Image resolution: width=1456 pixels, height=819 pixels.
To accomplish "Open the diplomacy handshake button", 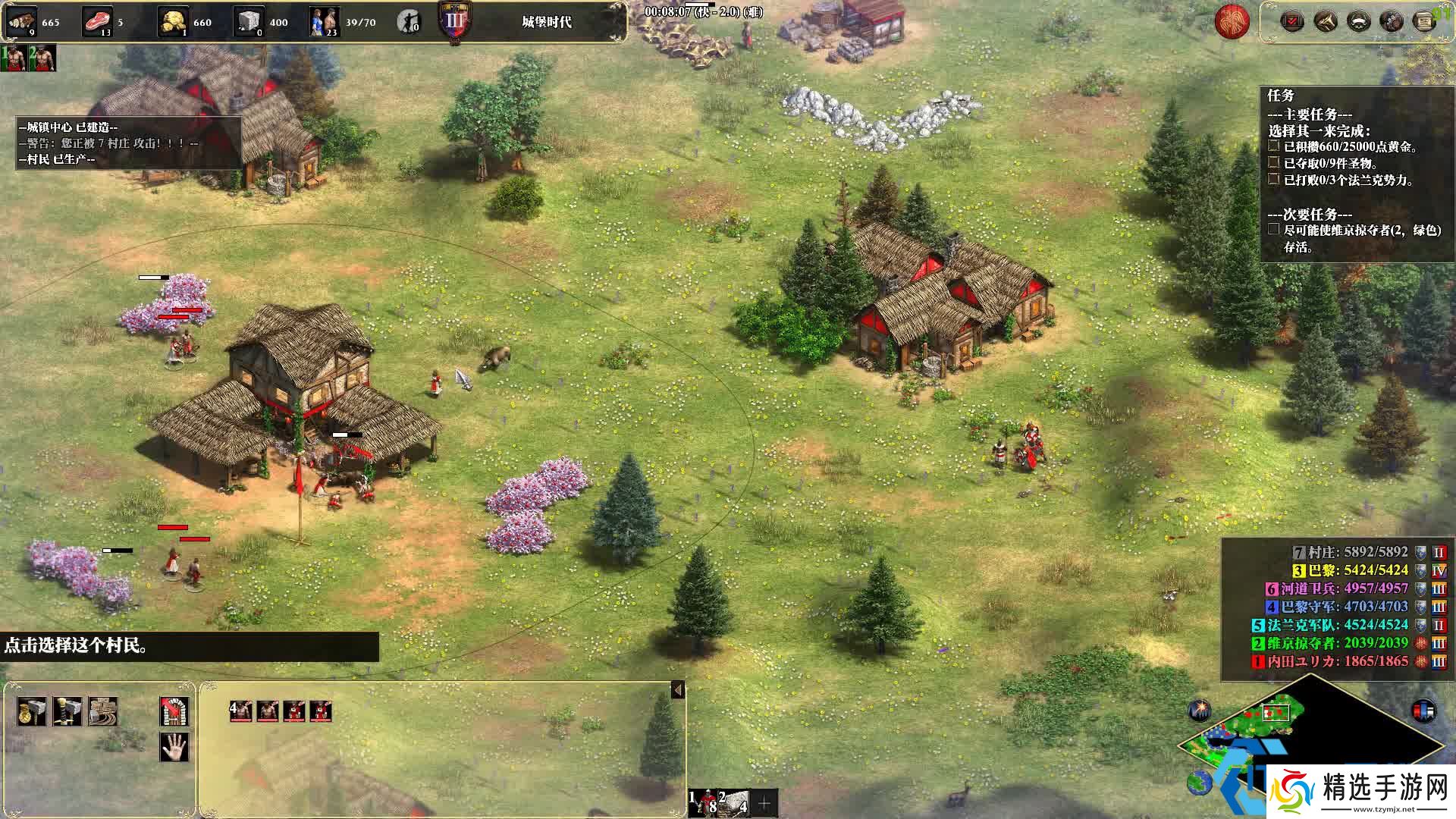I will point(1392,21).
